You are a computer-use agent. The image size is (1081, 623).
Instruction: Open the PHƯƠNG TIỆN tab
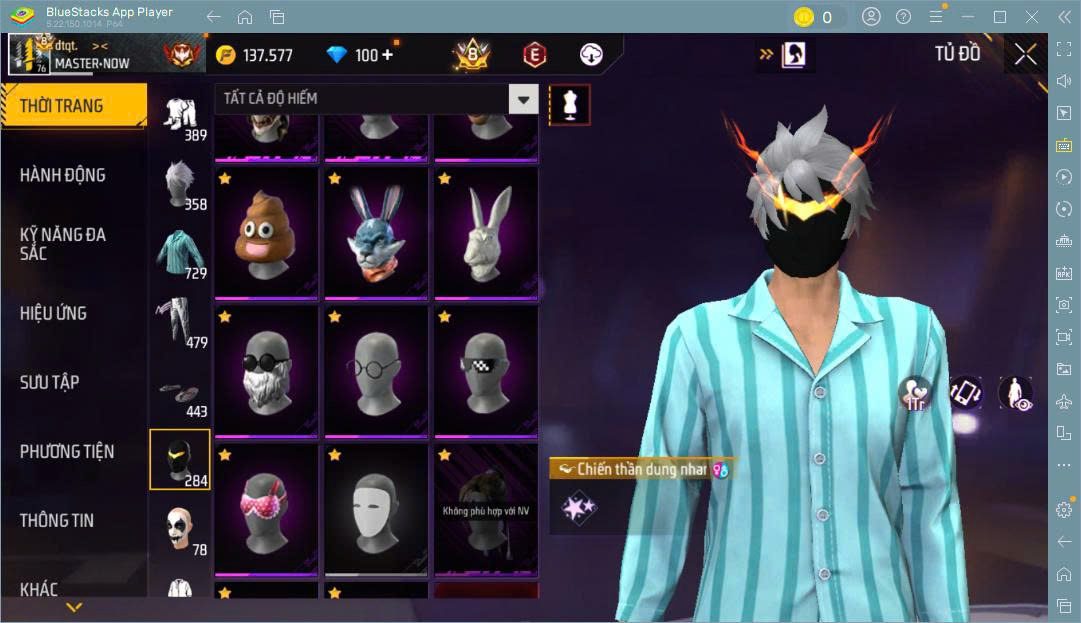point(67,451)
